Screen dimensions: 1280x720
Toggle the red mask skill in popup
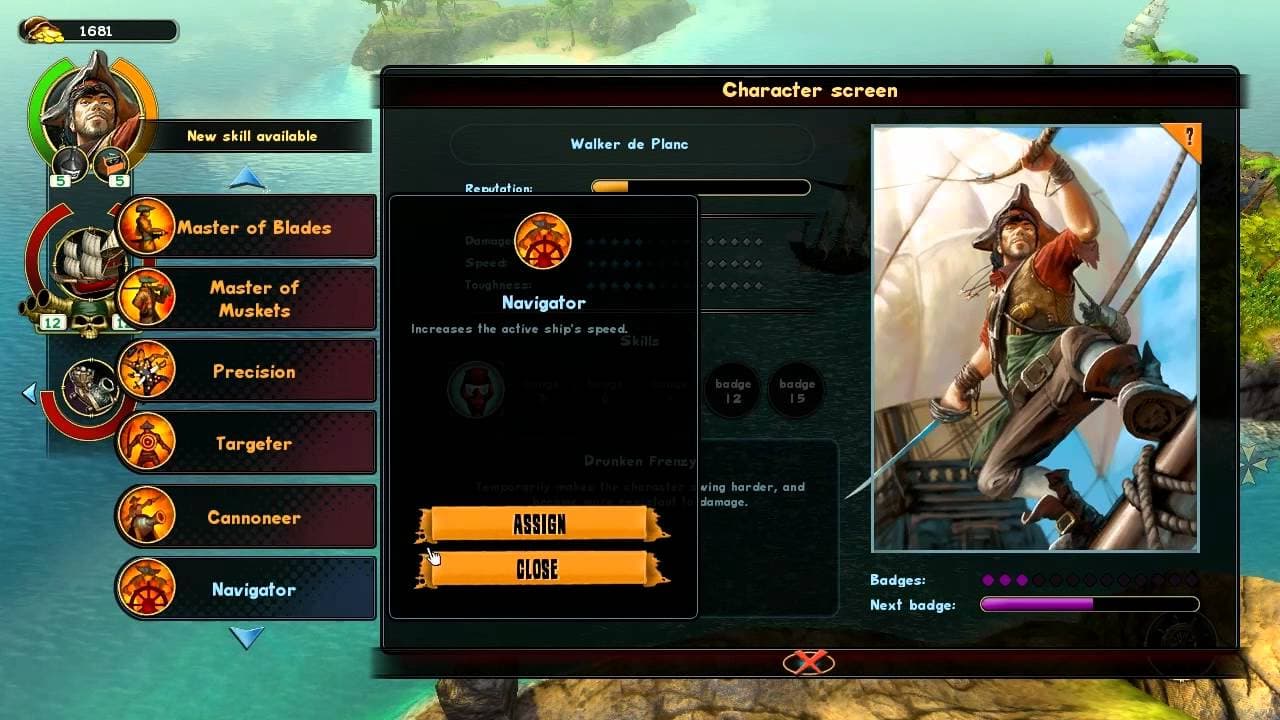coord(476,390)
